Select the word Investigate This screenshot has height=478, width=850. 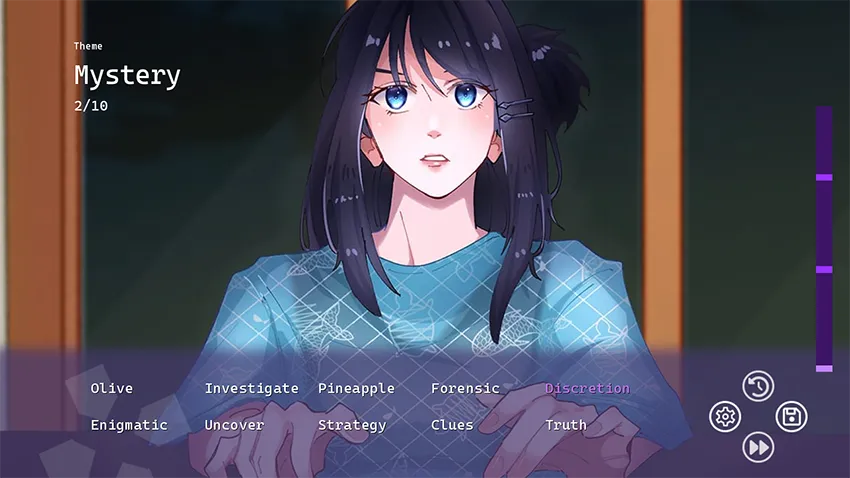coord(251,388)
